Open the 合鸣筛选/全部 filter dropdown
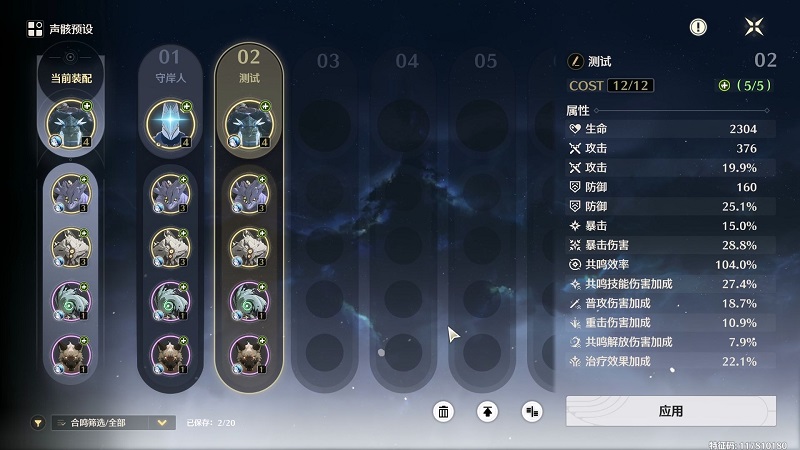This screenshot has height=450, width=800. [112, 423]
